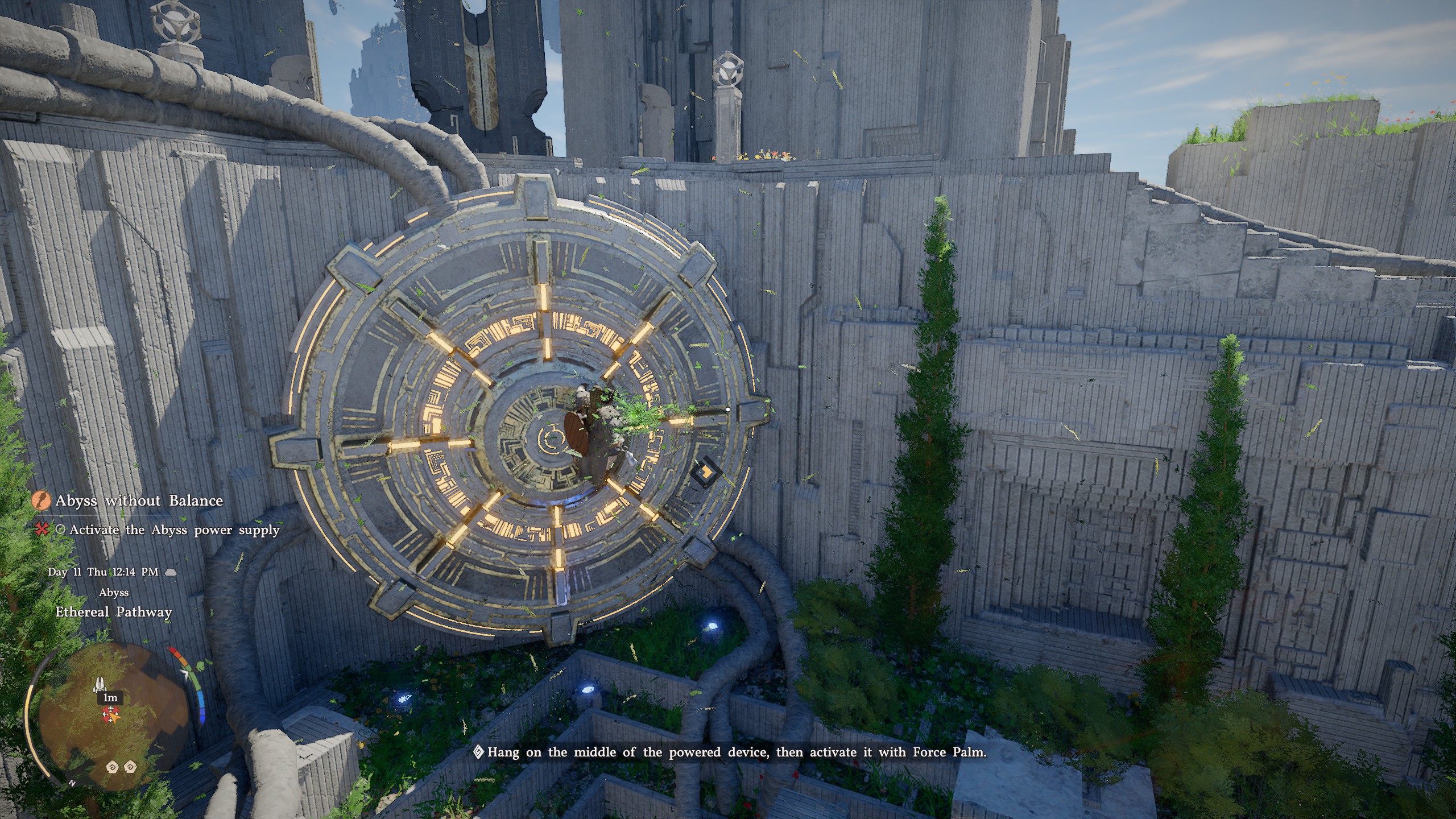Click the Abyss without Balance quest icon

tap(40, 500)
